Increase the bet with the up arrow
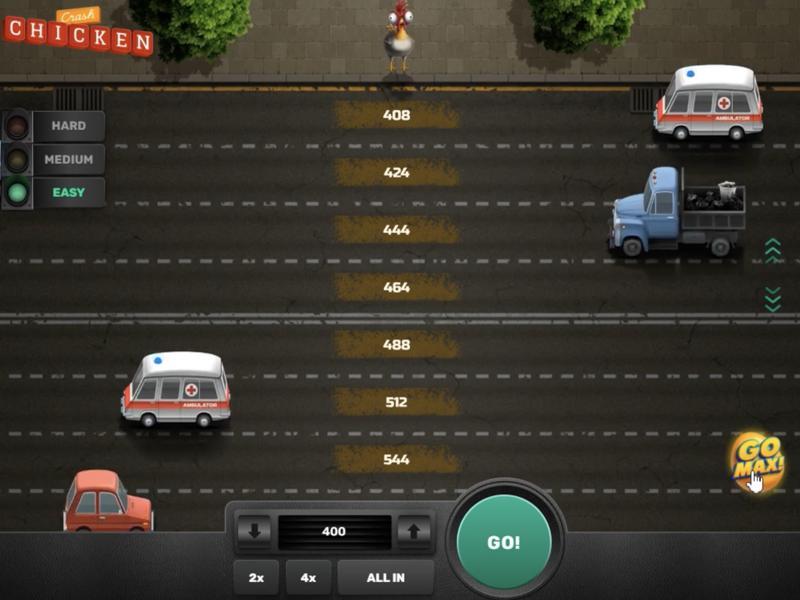This screenshot has height=600, width=800. click(x=413, y=531)
